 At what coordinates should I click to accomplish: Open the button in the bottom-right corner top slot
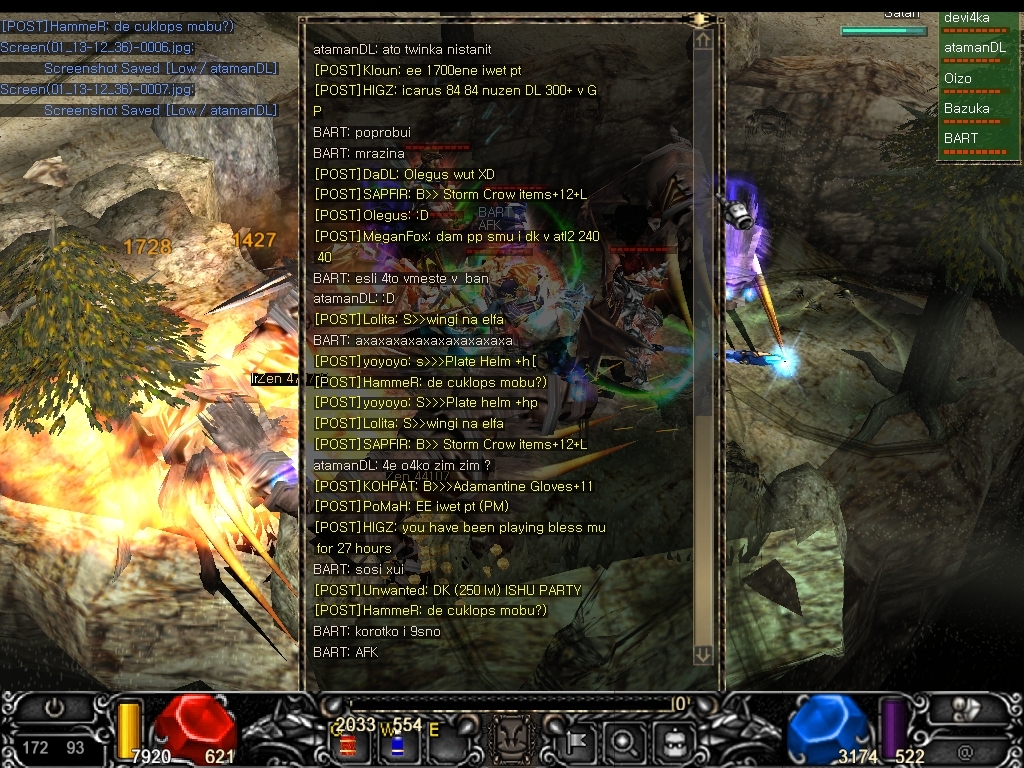966,708
